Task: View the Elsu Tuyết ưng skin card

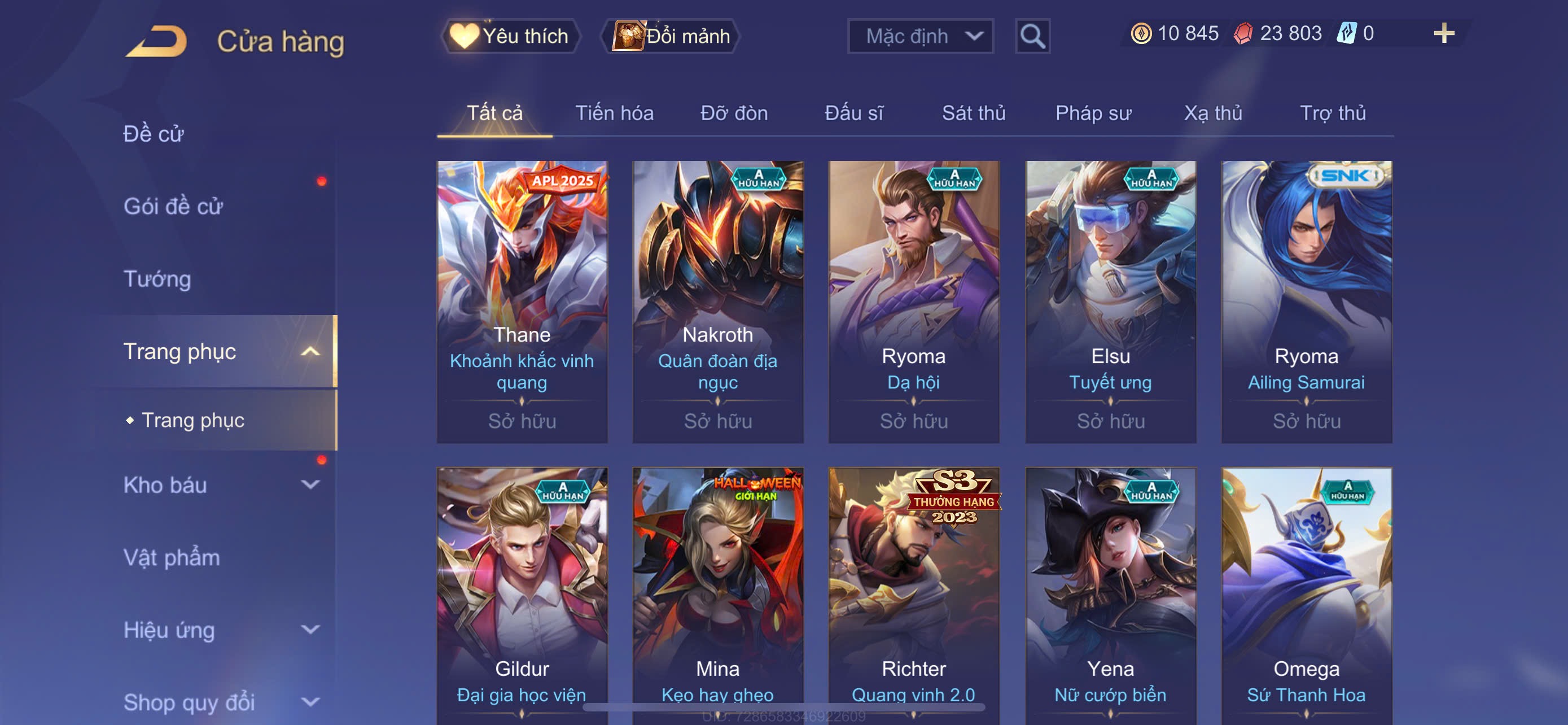Action: tap(1110, 302)
